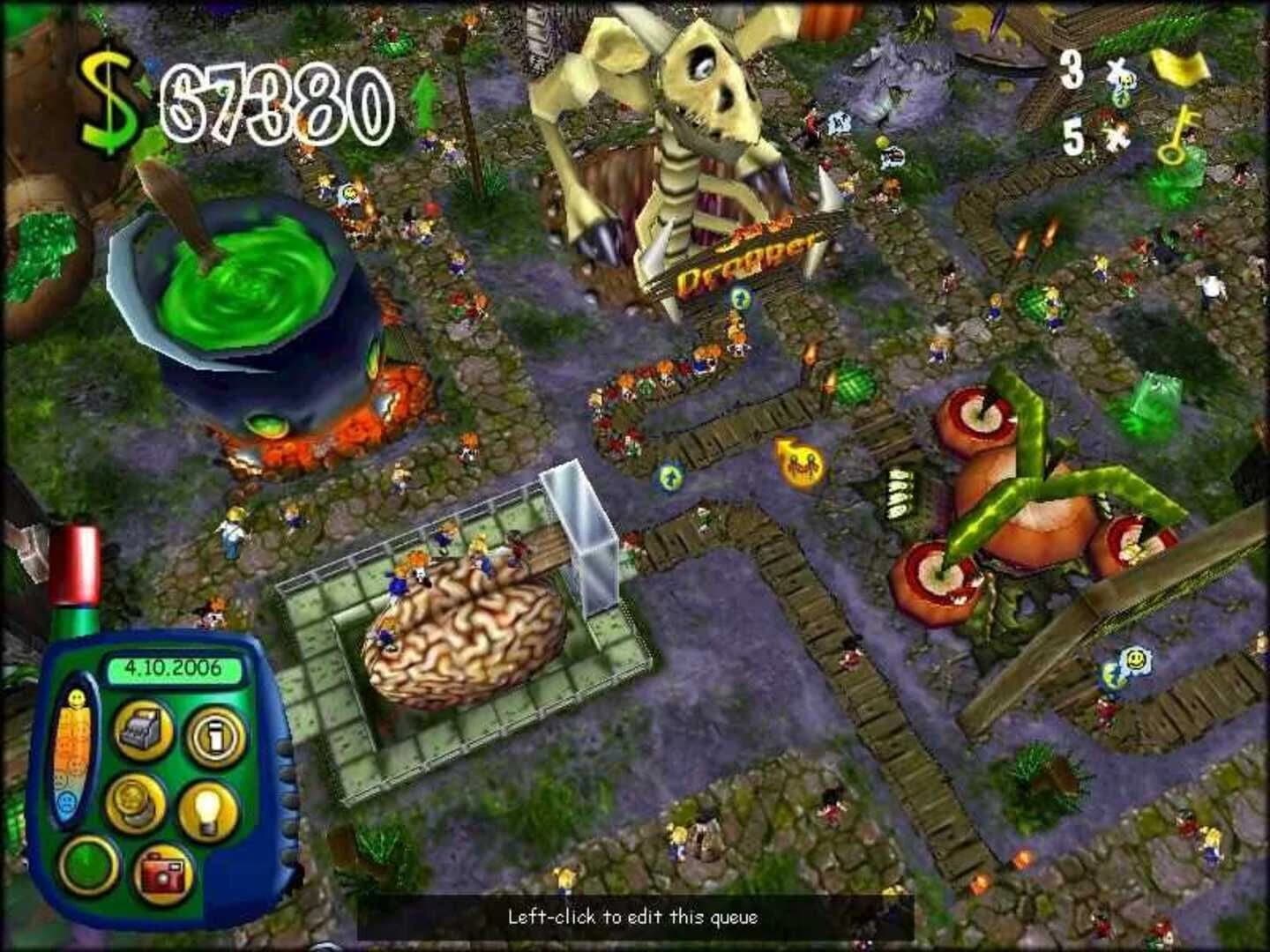
Task: Click the smiley bubble near the bottom-right path
Action: (1136, 659)
